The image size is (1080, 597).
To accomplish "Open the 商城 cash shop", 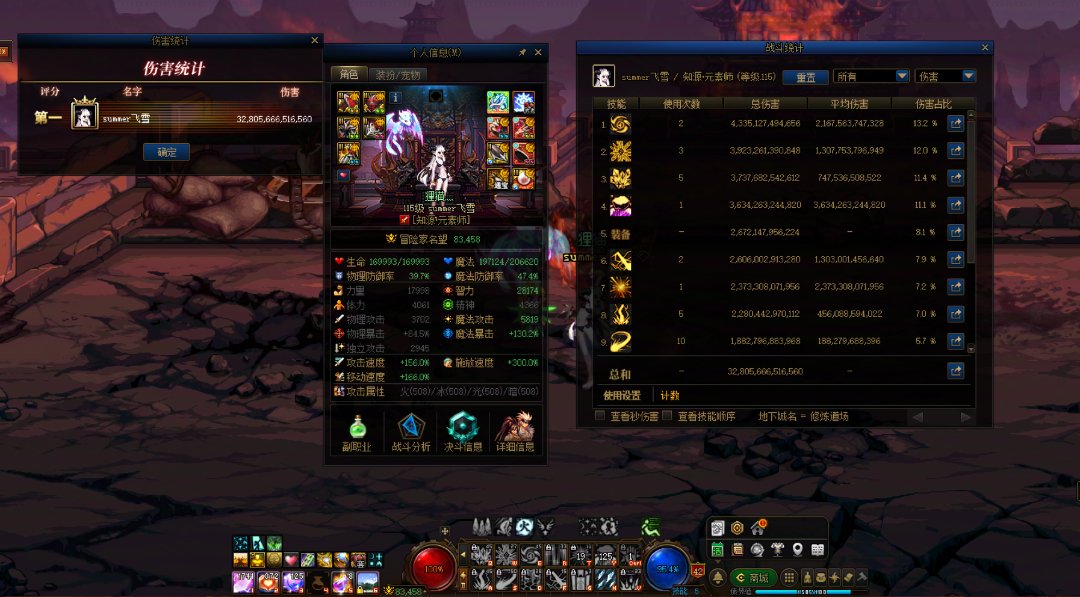I will tap(755, 578).
